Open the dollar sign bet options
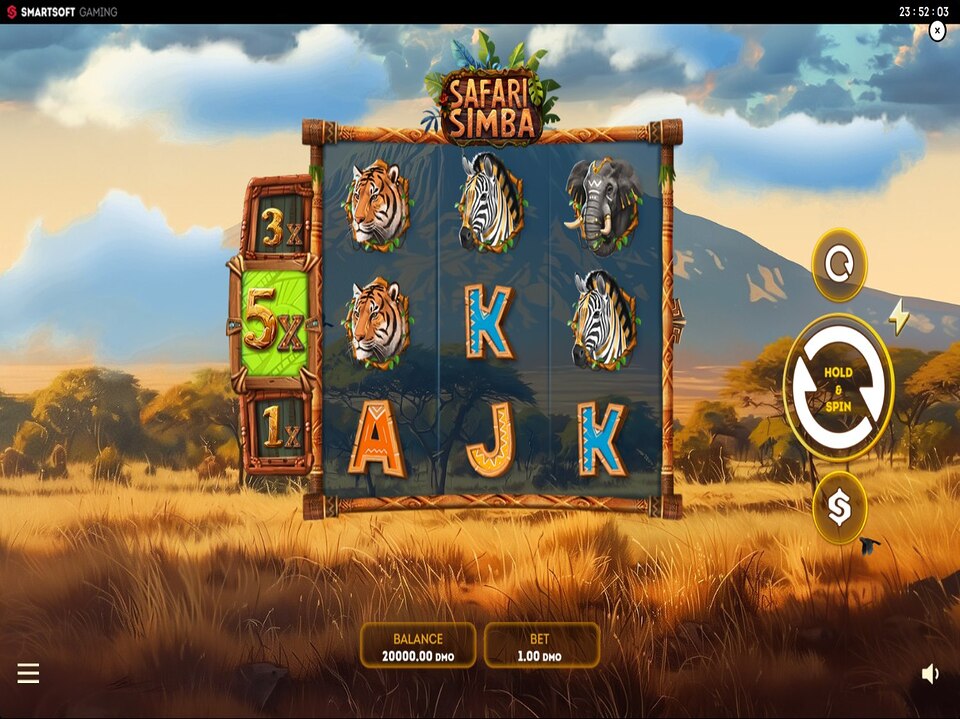Viewport: 960px width, 719px height. (x=839, y=508)
